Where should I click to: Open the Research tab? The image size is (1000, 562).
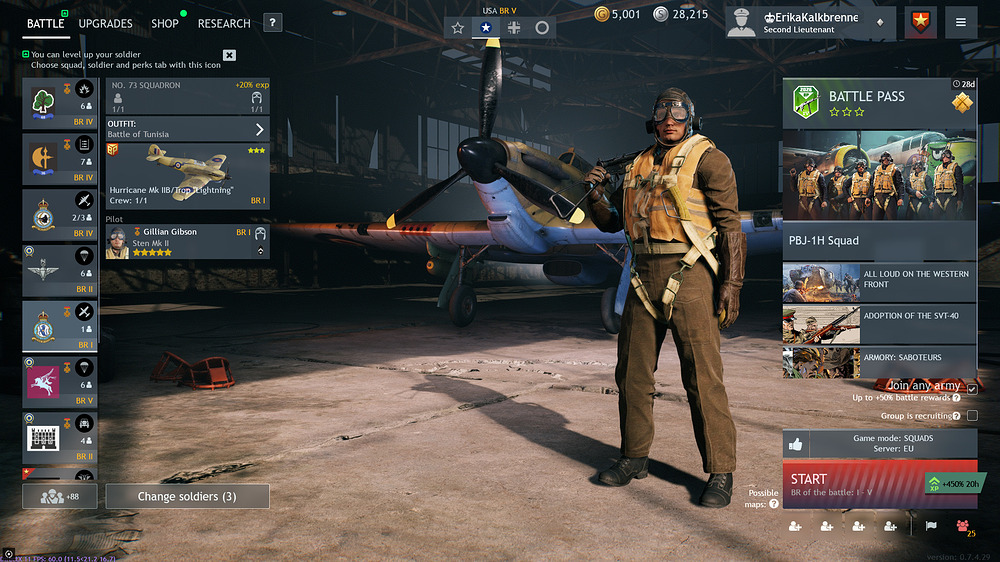pos(224,23)
